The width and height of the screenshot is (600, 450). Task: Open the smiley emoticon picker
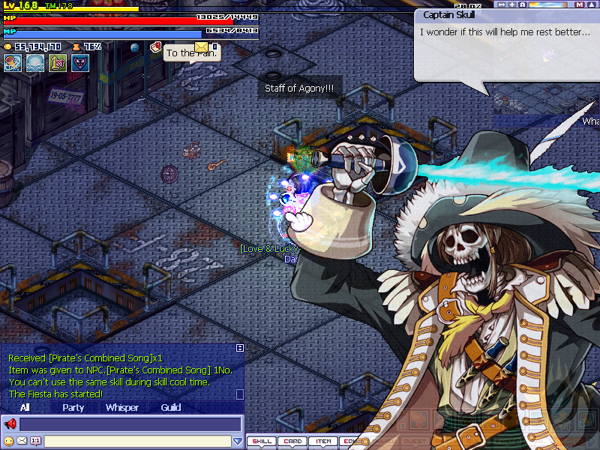click(9, 440)
